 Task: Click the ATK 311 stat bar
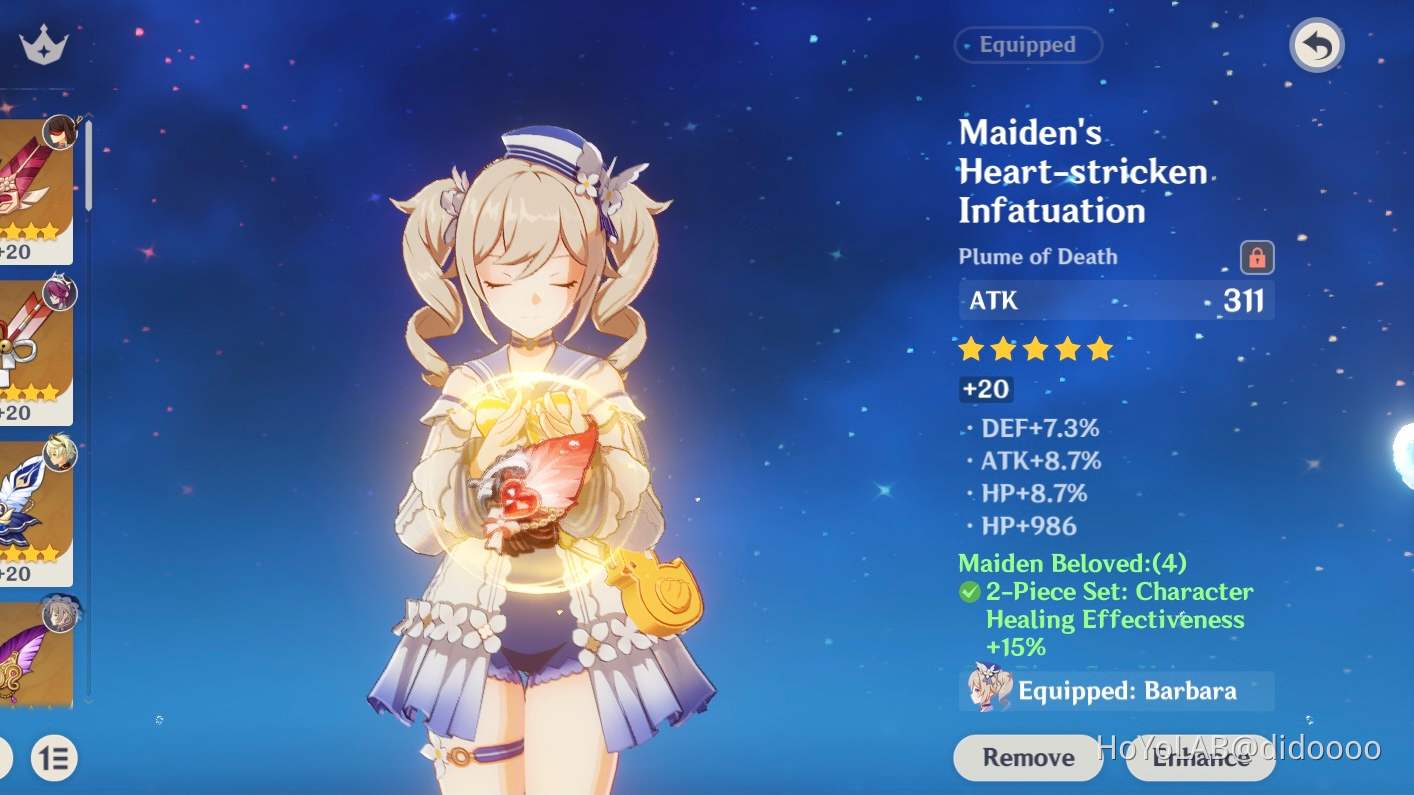click(1115, 300)
